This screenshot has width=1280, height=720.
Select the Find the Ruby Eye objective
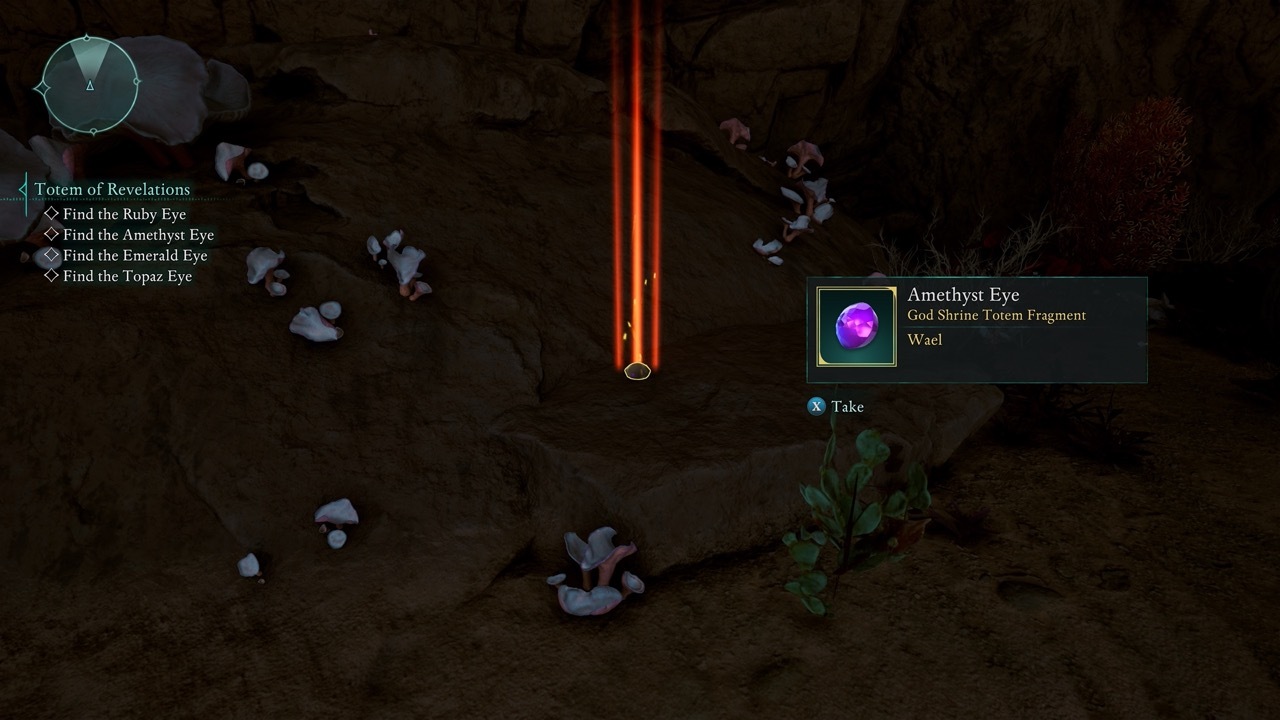(x=124, y=214)
